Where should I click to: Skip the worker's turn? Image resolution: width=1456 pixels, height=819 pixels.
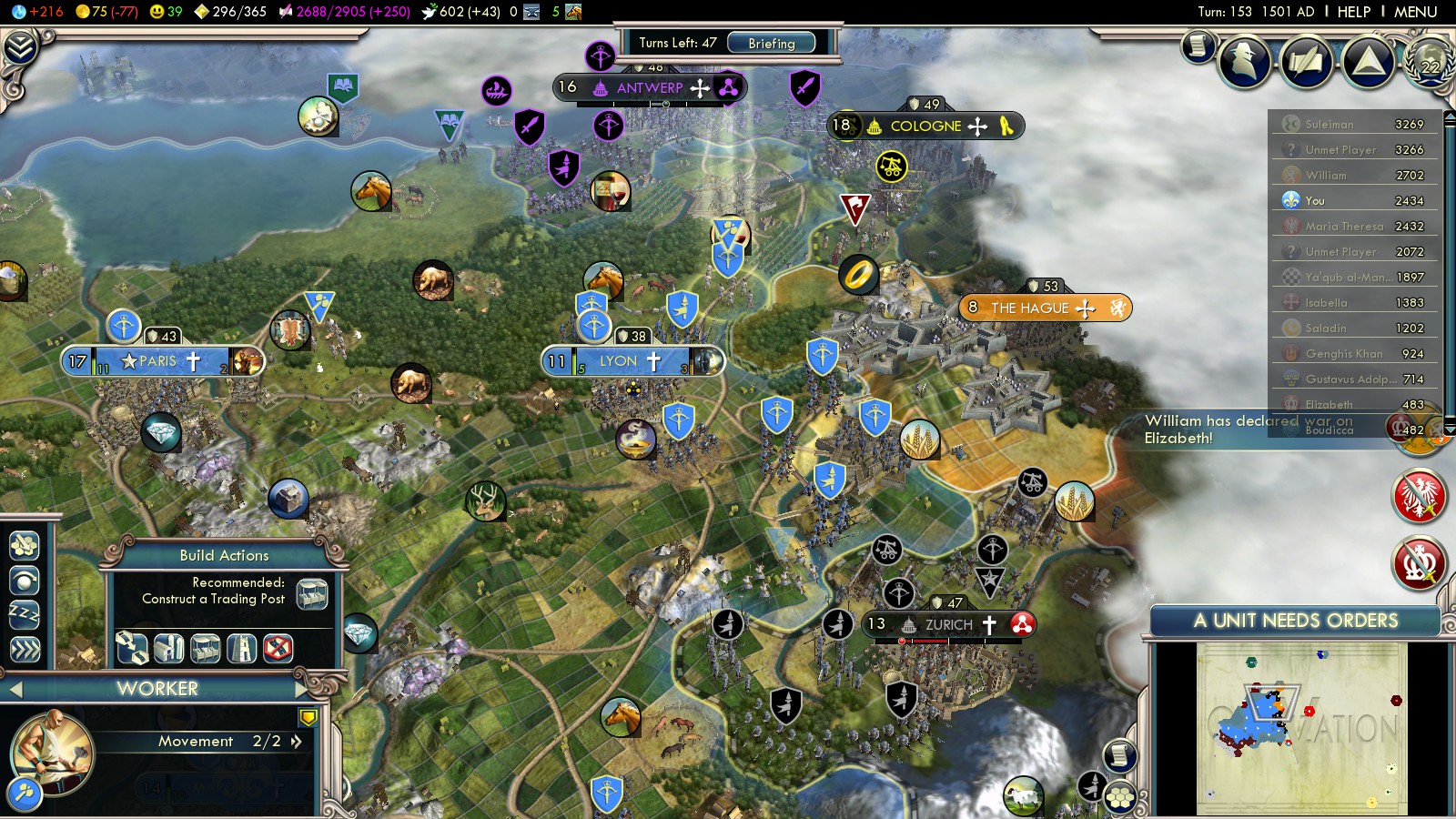pyautogui.click(x=25, y=649)
